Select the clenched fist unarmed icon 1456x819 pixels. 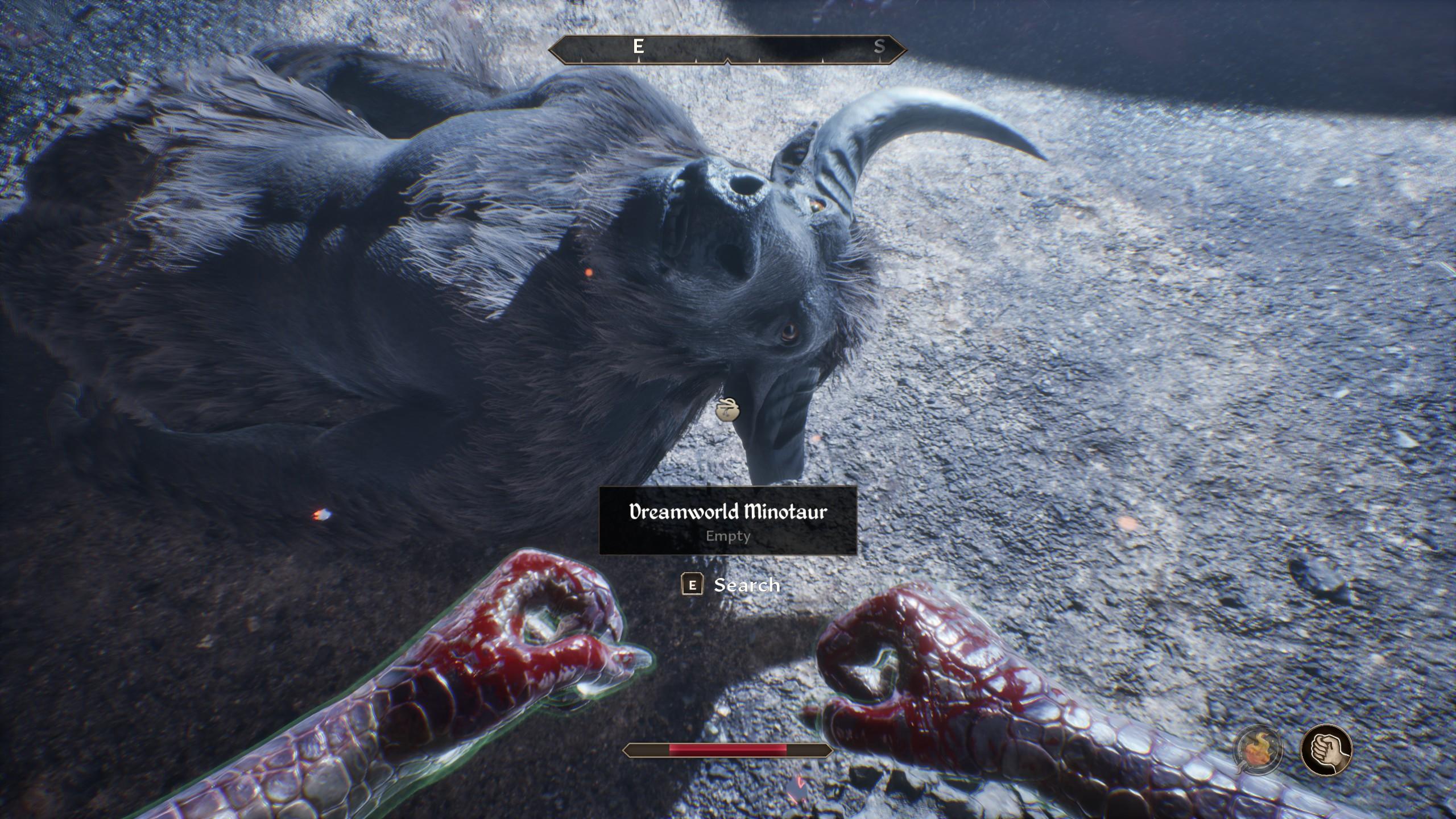pyautogui.click(x=1326, y=749)
